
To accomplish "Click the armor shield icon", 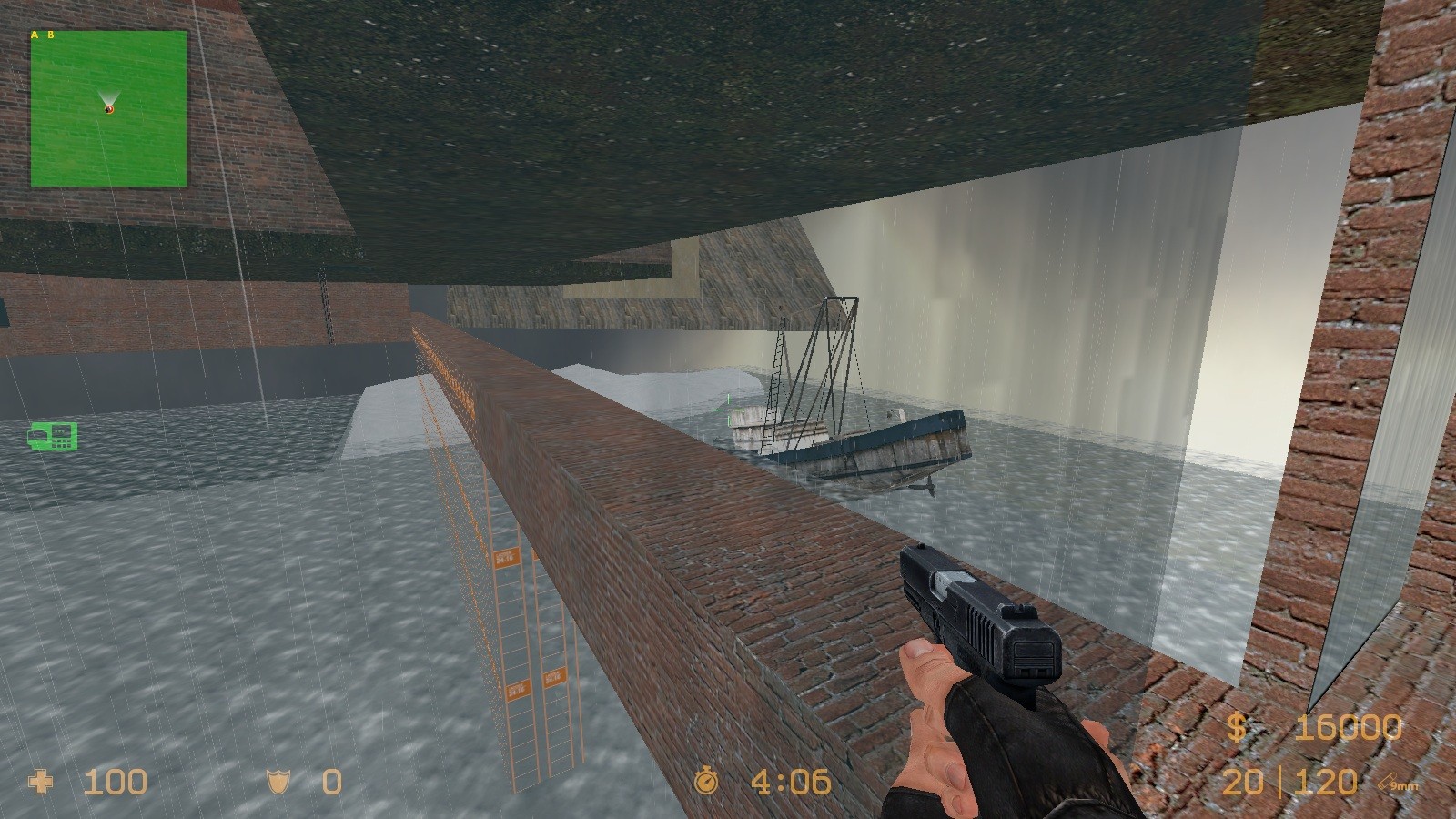I will tap(278, 782).
